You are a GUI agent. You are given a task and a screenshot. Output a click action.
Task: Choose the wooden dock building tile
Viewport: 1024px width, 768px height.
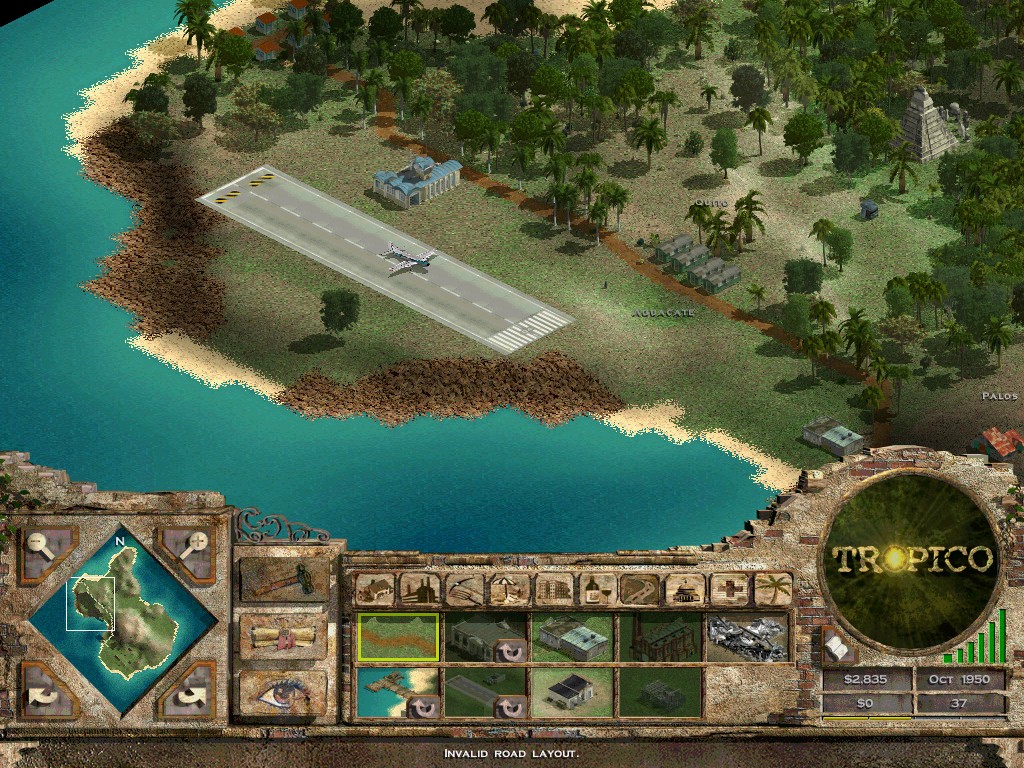(398, 692)
